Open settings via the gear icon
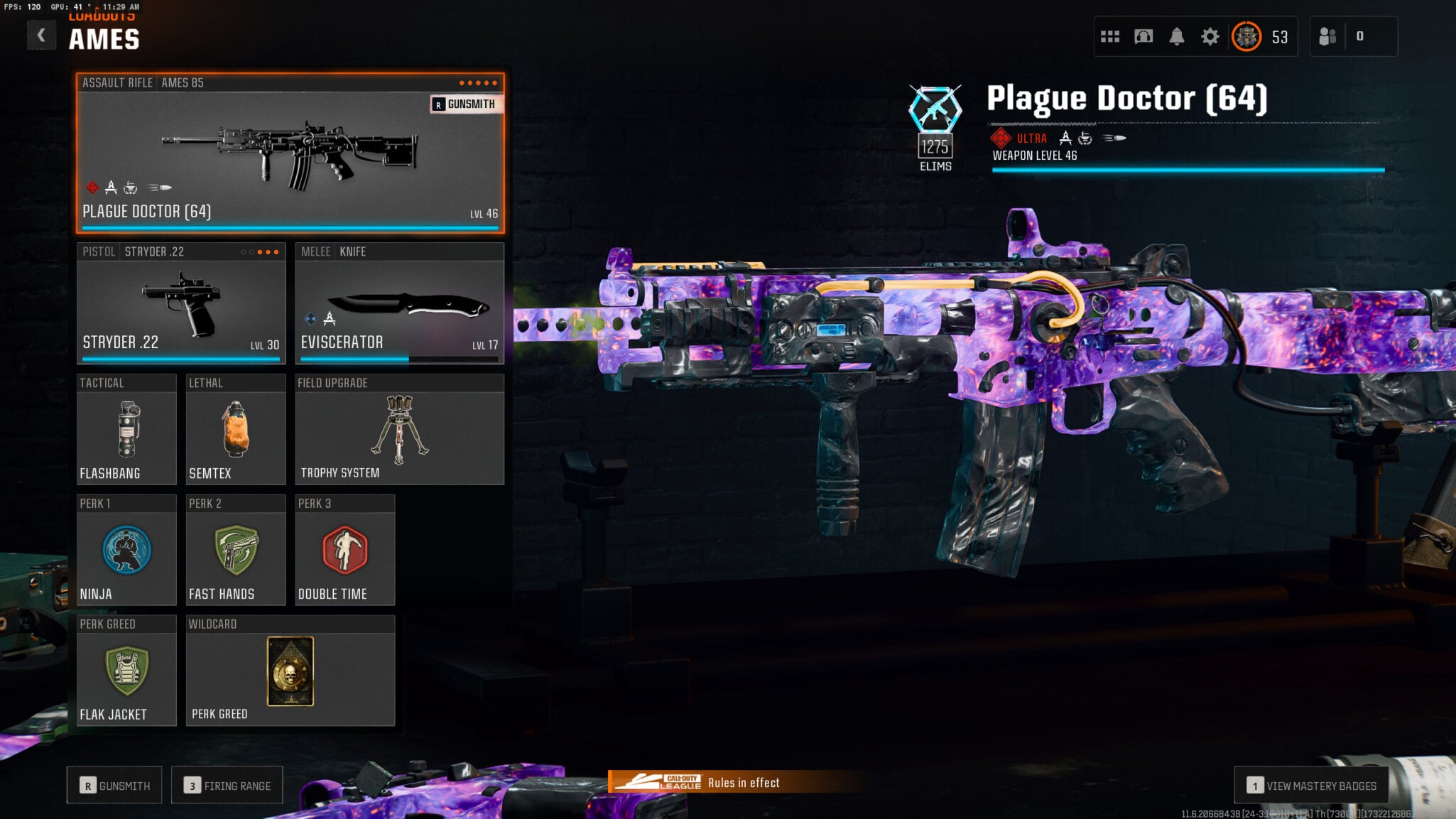The height and width of the screenshot is (819, 1456). pyautogui.click(x=1210, y=36)
